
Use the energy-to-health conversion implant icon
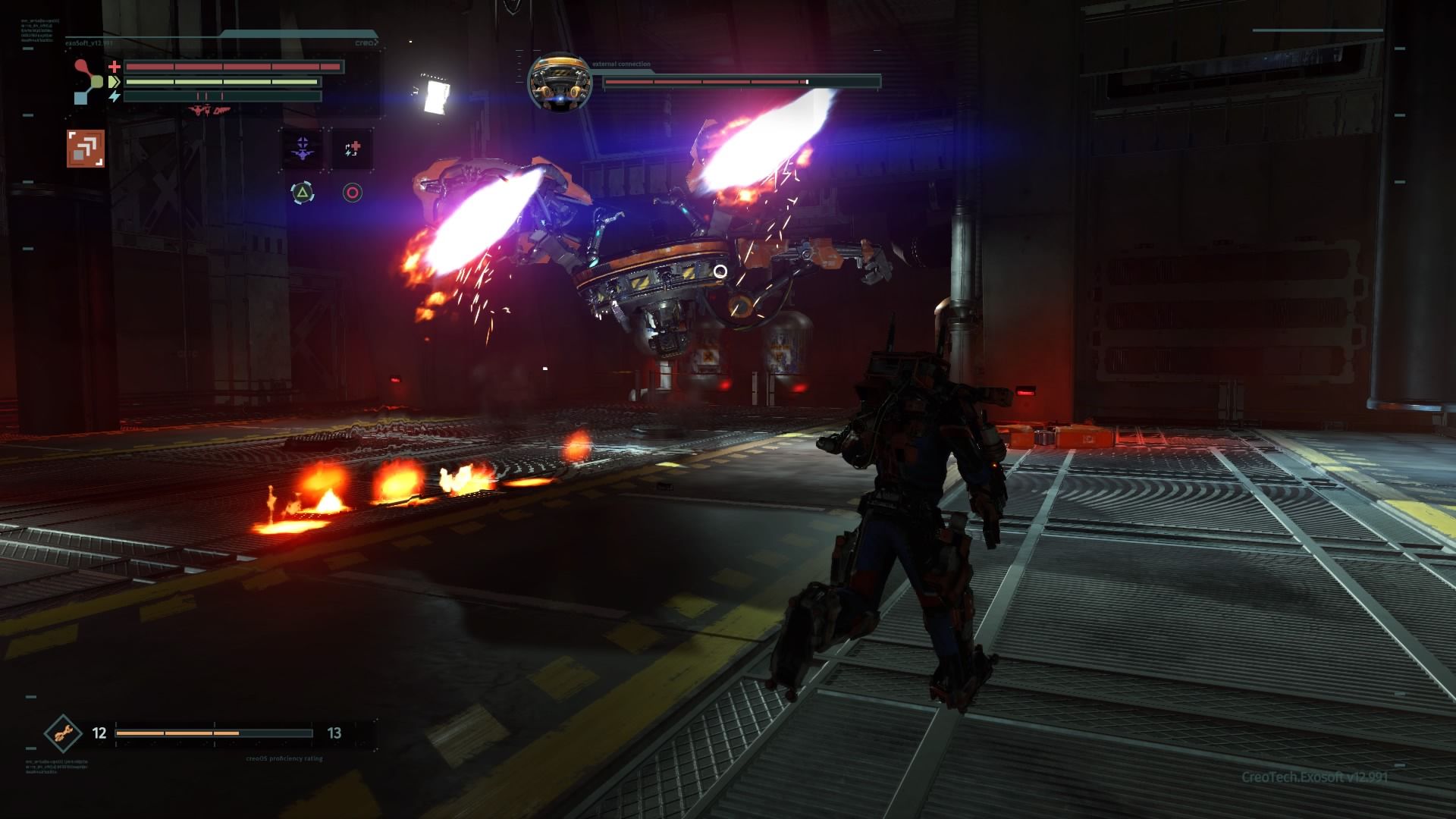[x=352, y=149]
